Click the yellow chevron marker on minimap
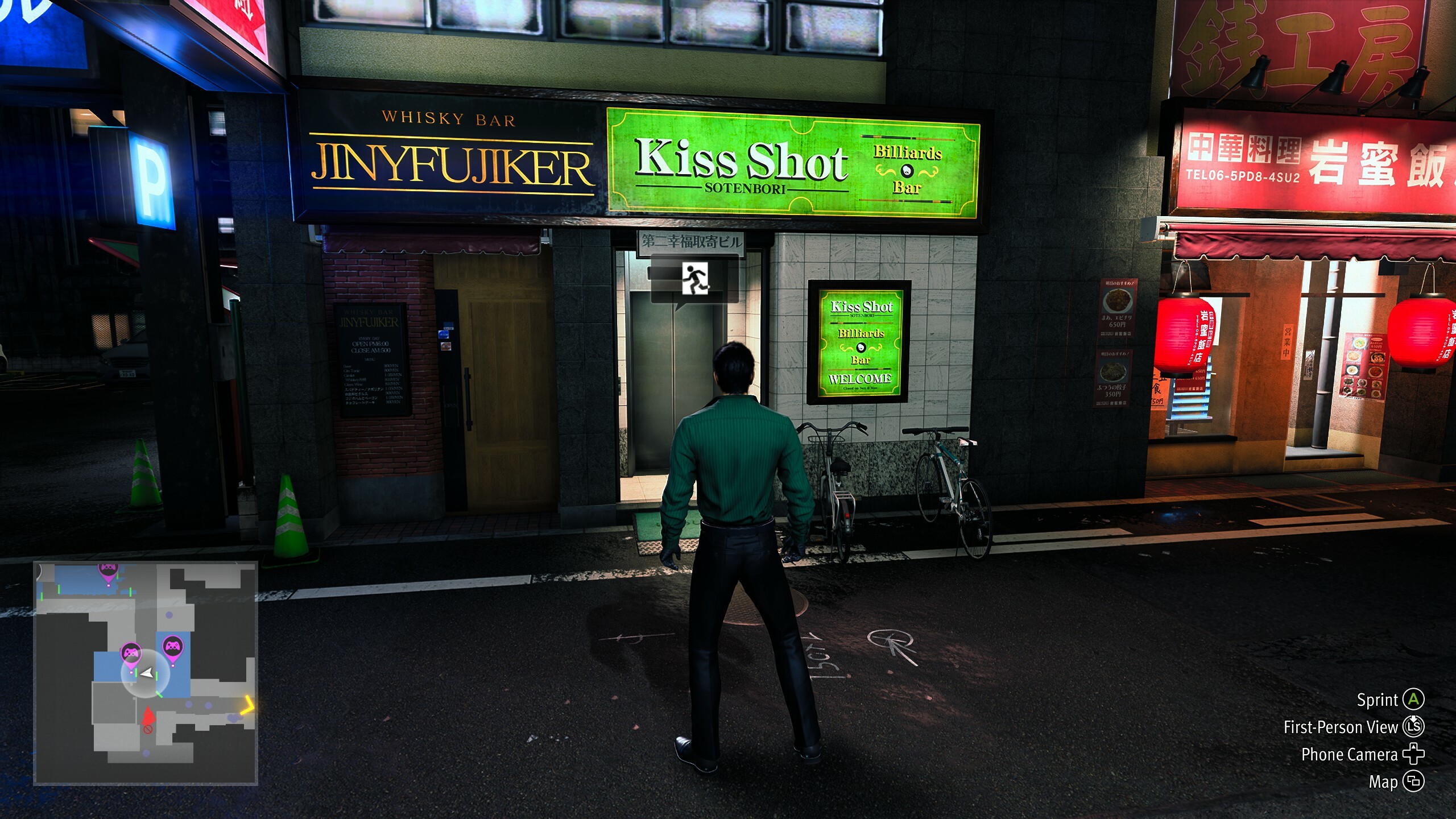The height and width of the screenshot is (819, 1456). (247, 705)
